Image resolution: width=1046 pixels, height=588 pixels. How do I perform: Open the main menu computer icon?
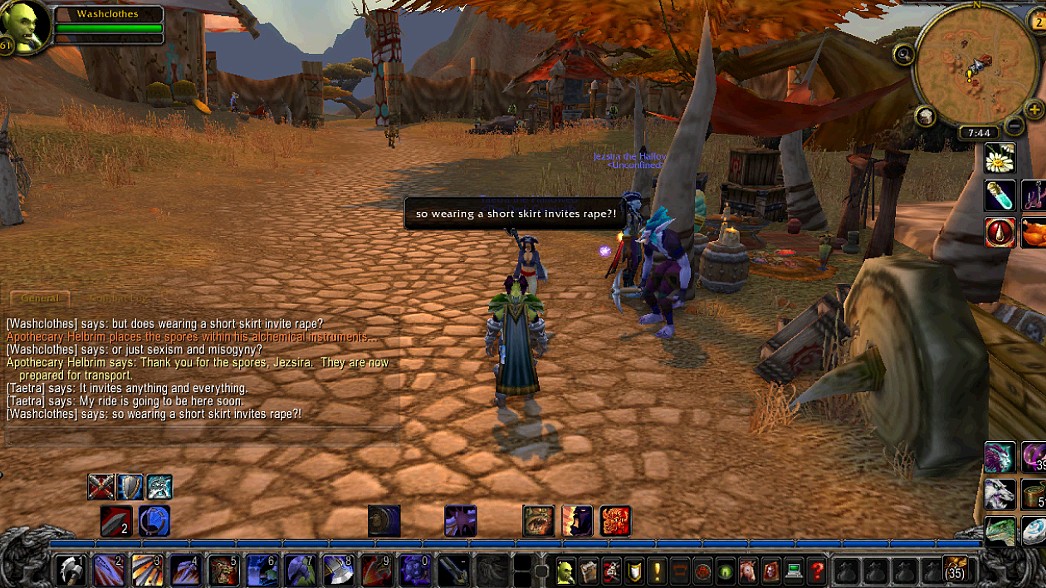tap(794, 571)
